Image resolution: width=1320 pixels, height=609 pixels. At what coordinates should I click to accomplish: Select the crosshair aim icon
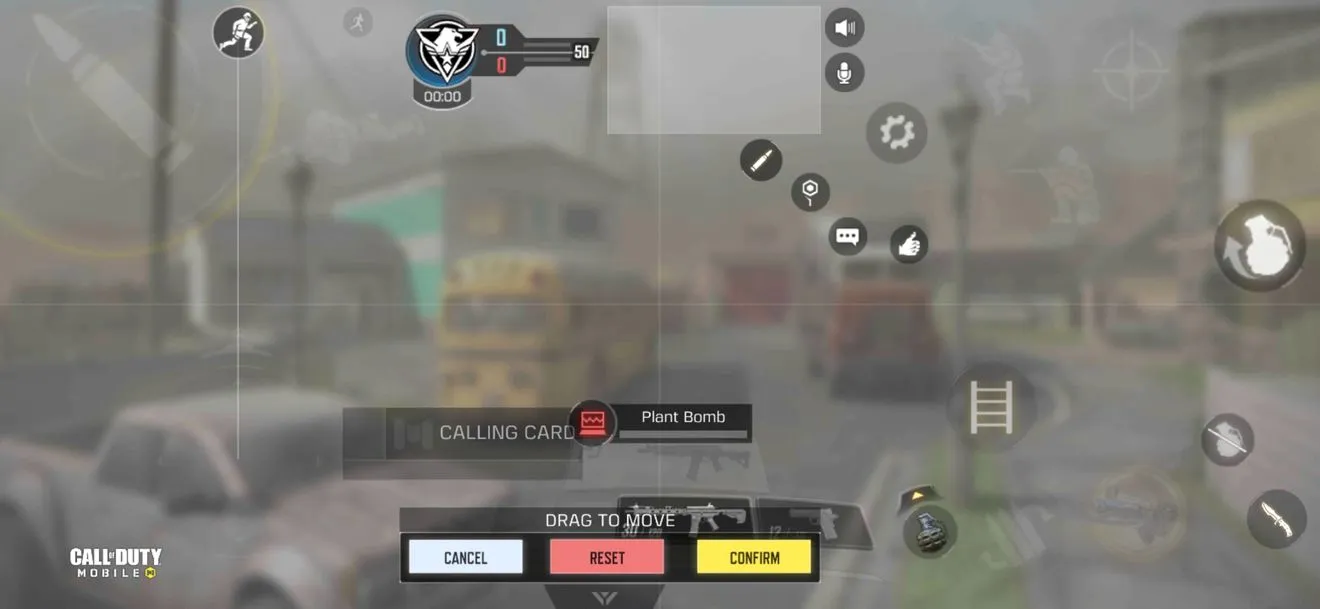click(1131, 70)
